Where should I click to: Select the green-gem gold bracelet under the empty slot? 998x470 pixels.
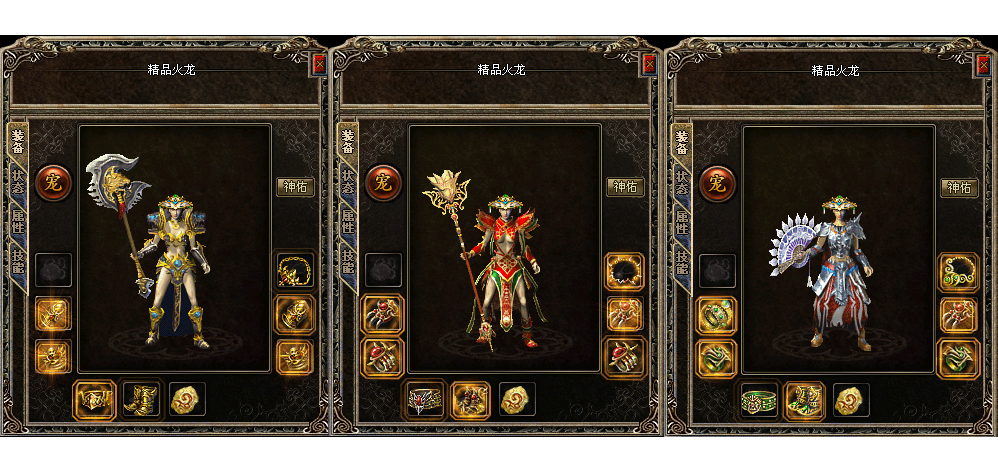(716, 314)
